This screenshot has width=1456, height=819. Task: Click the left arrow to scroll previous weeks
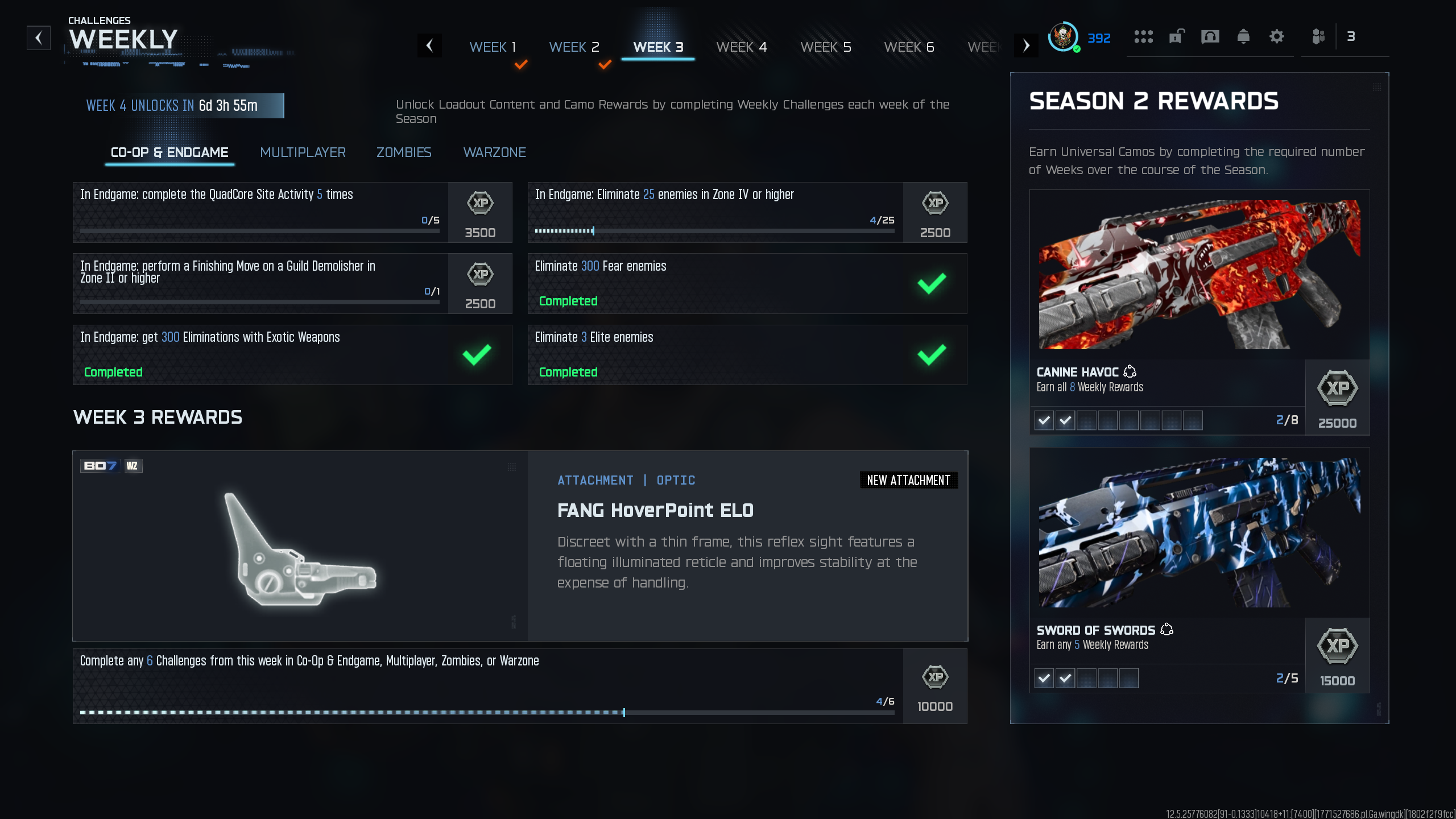coord(431,45)
